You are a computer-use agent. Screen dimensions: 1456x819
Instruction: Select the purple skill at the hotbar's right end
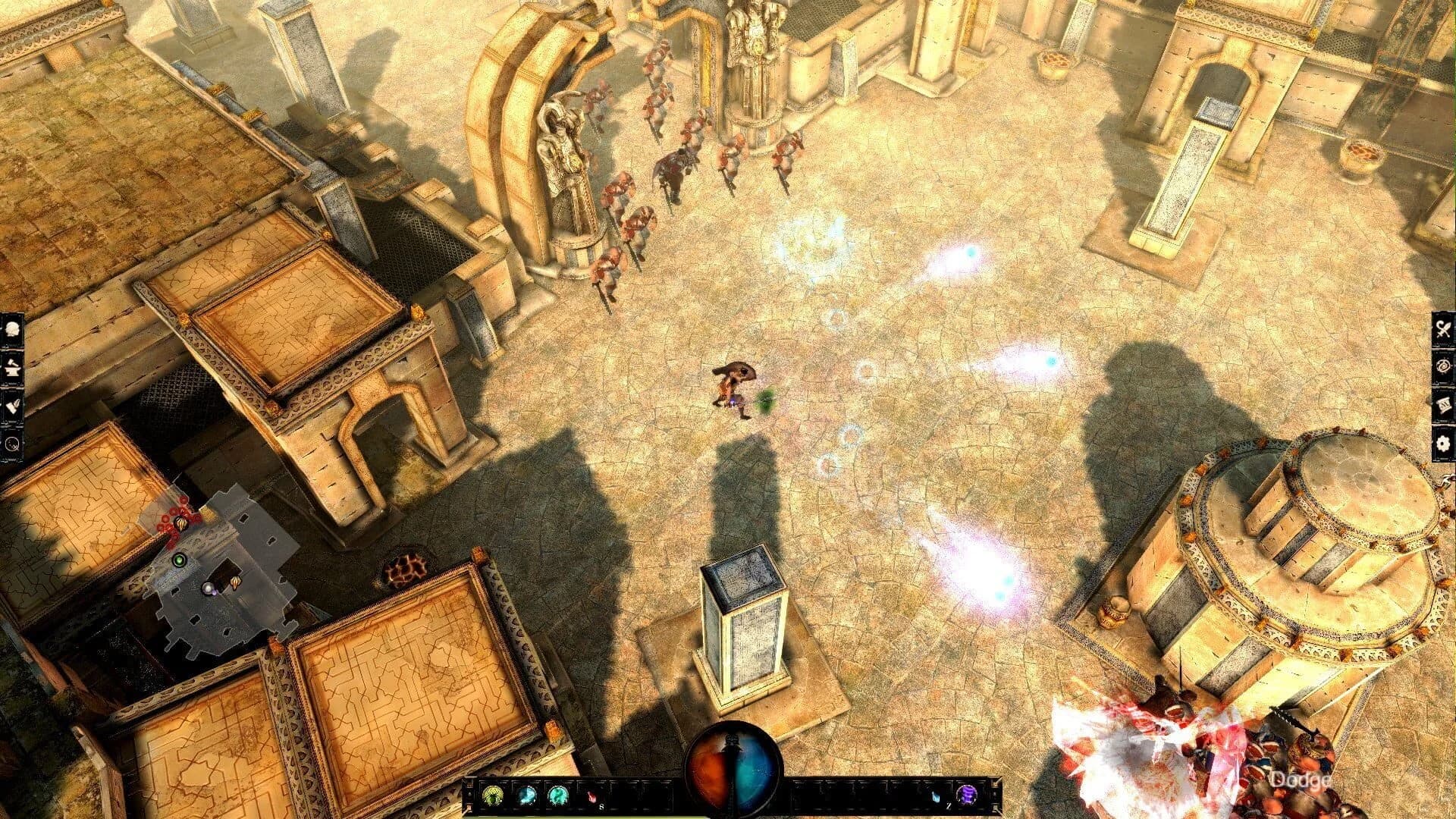[x=969, y=795]
